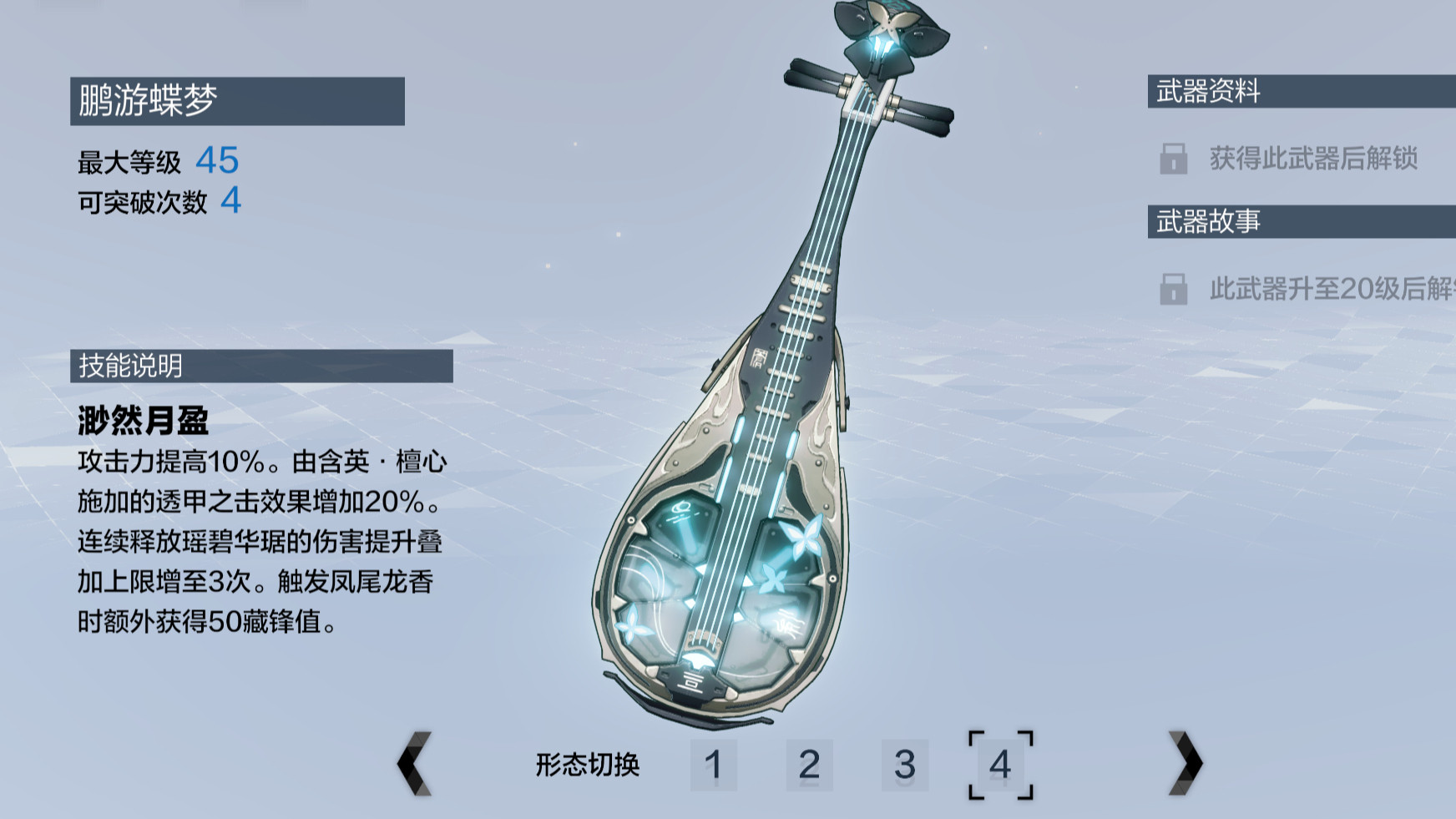Choose weapon form 3
Image resolution: width=1456 pixels, height=819 pixels.
coord(905,764)
